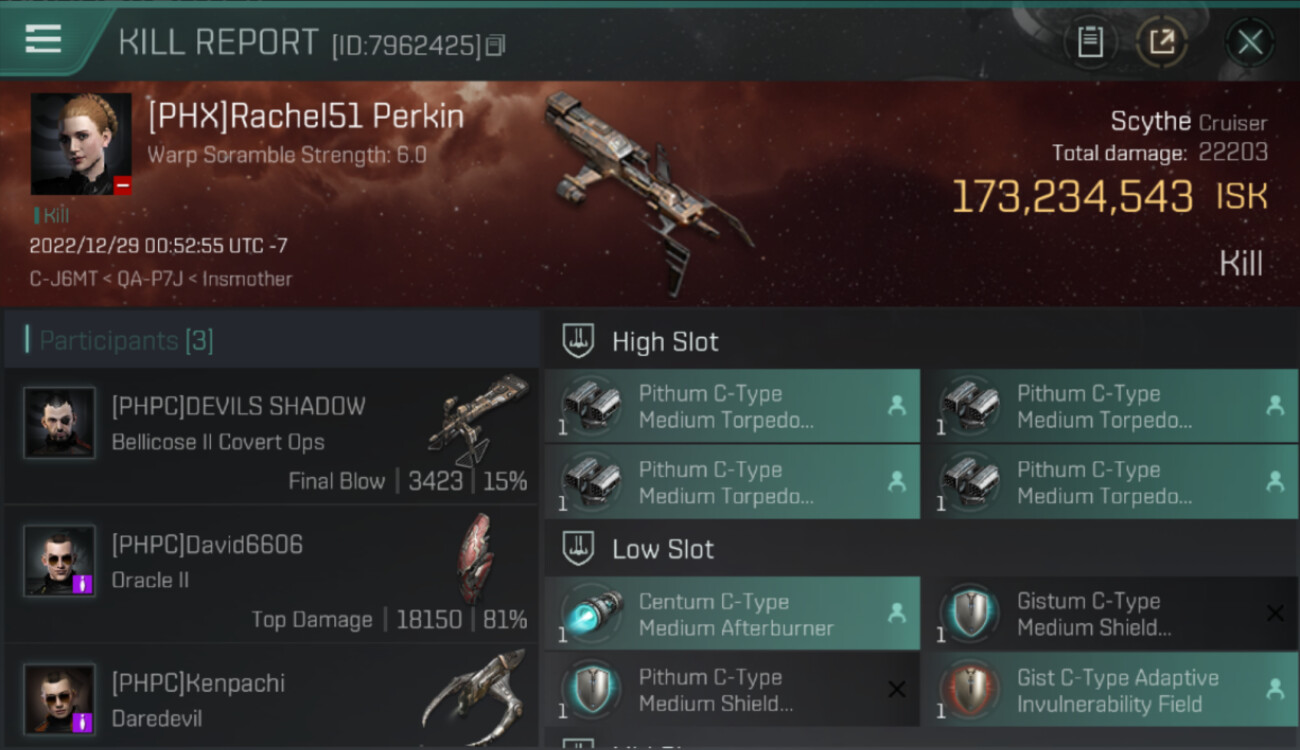Inspect the Pithum C-Type Medium Shield module
Image resolution: width=1300 pixels, height=750 pixels.
(x=731, y=690)
